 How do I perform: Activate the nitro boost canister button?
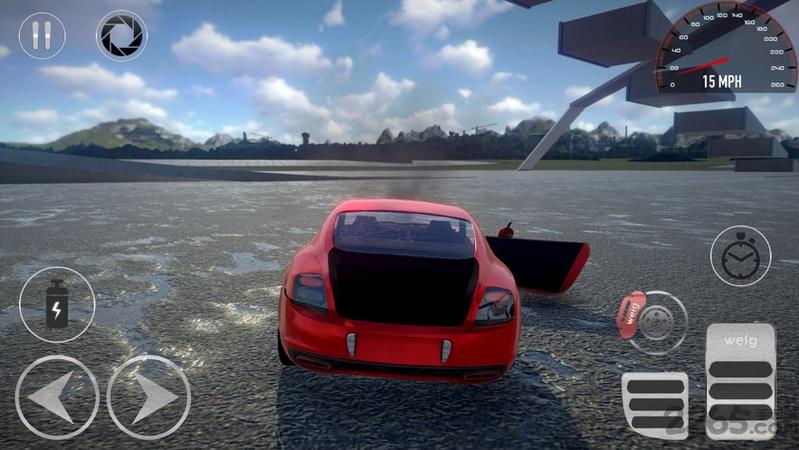pyautogui.click(x=57, y=304)
